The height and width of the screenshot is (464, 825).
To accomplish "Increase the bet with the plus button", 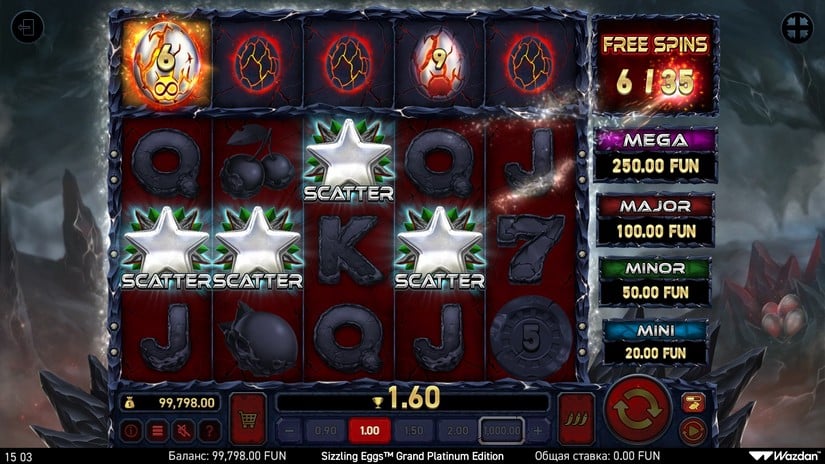I will pos(537,430).
